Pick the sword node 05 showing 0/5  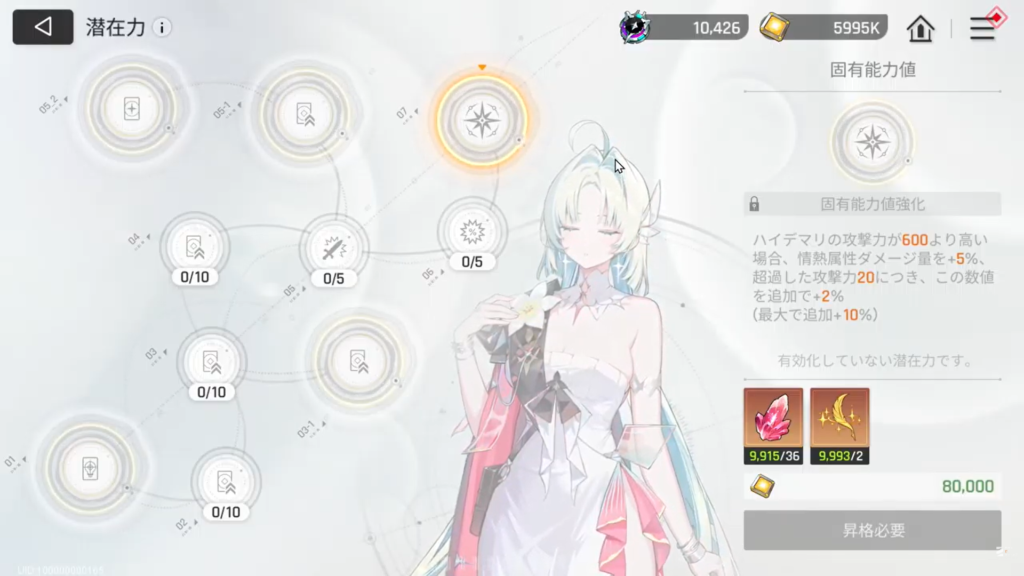[x=333, y=248]
